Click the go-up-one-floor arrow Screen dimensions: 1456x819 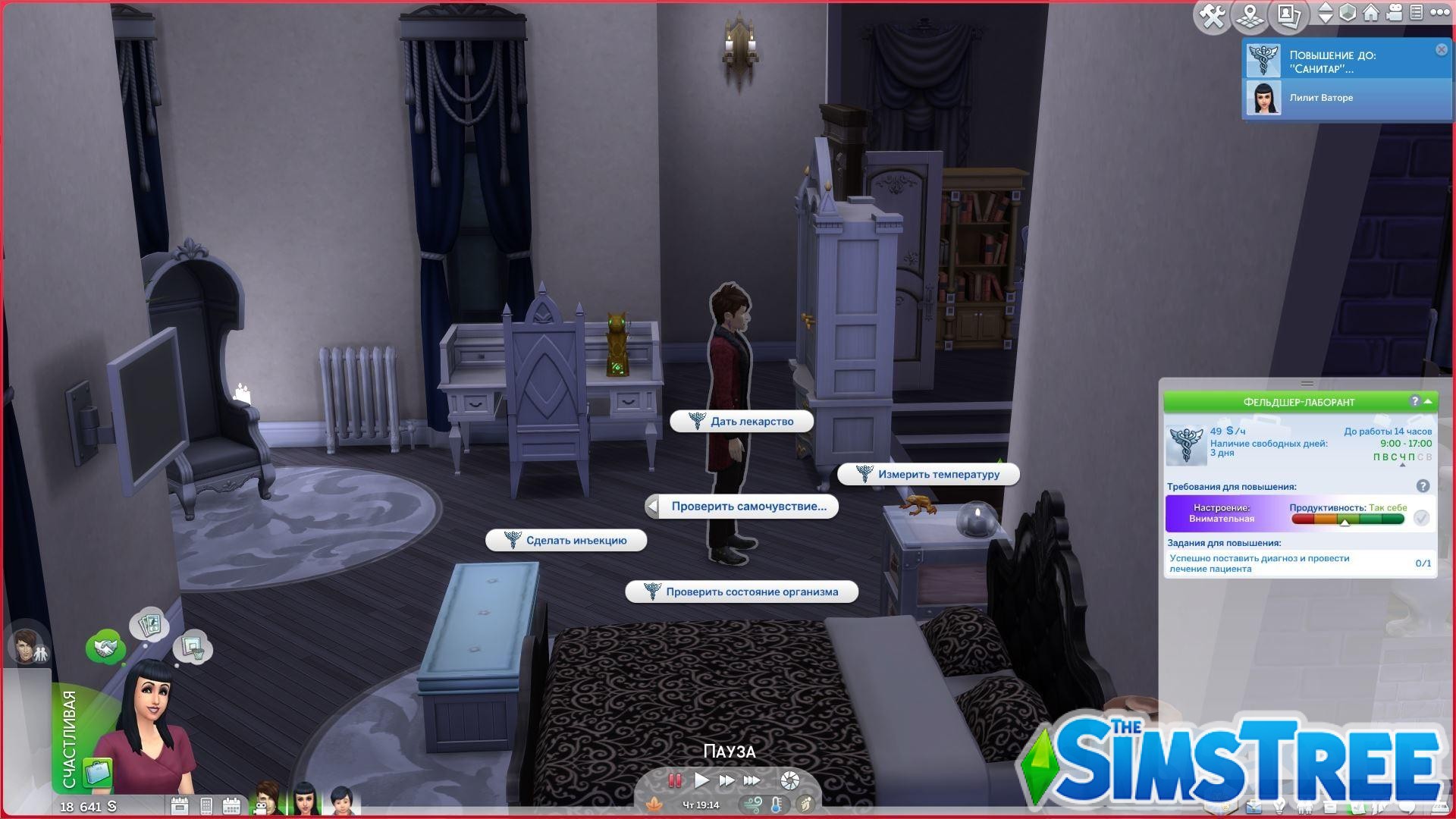tap(1326, 8)
